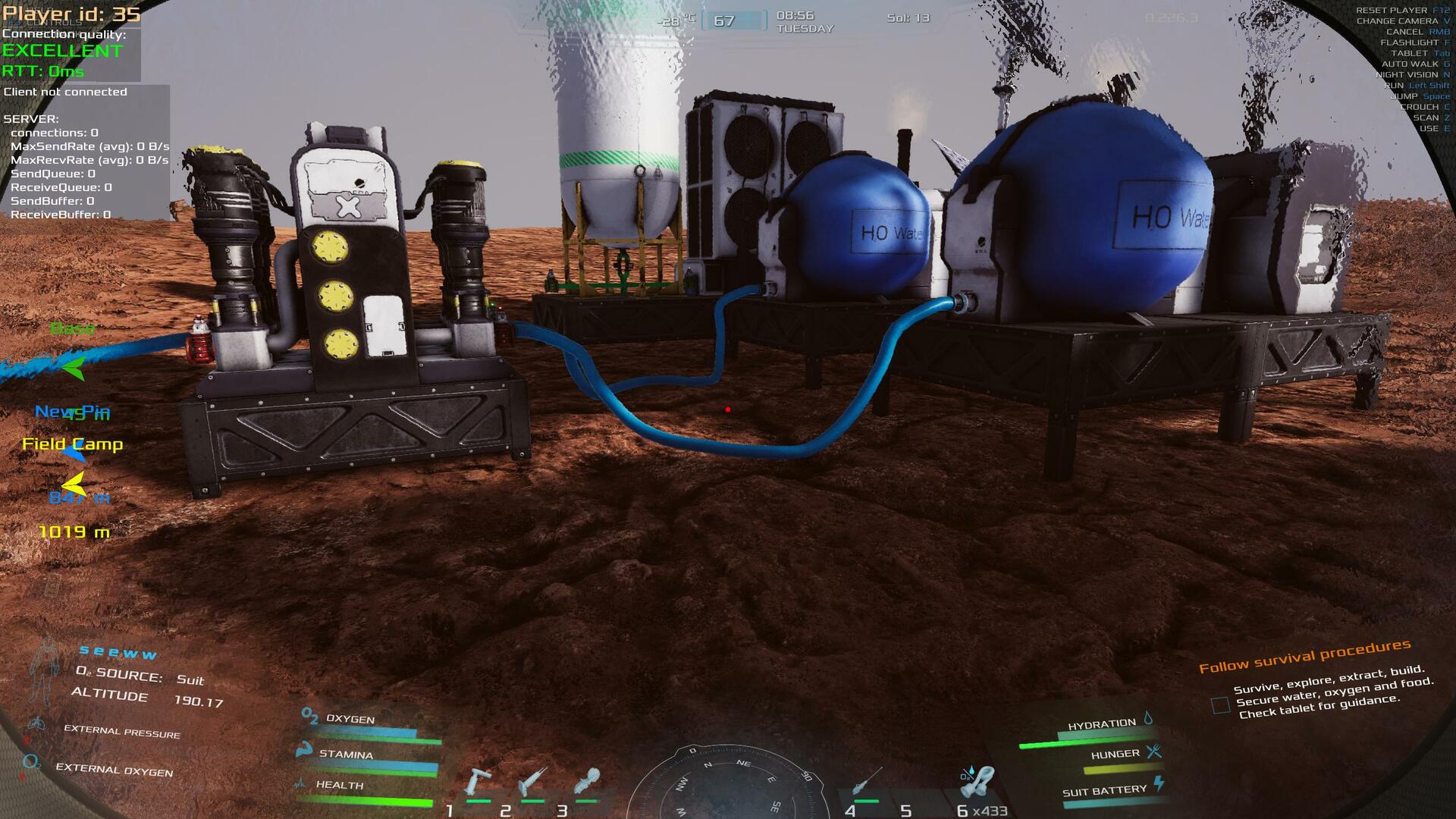This screenshot has height=819, width=1456.
Task: Tick the survival procedures objective checkbox
Action: (x=1220, y=705)
